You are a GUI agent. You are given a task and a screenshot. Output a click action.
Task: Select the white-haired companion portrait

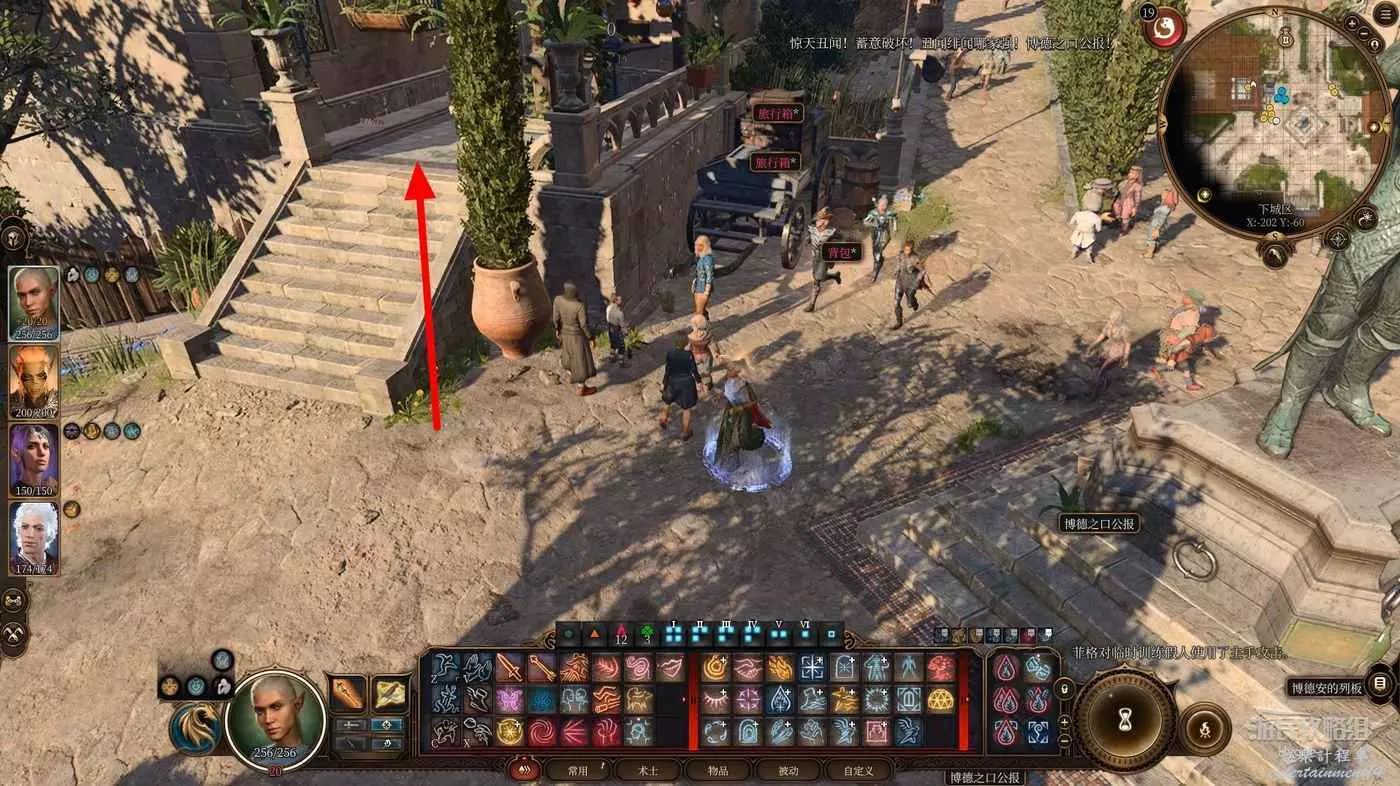(34, 538)
